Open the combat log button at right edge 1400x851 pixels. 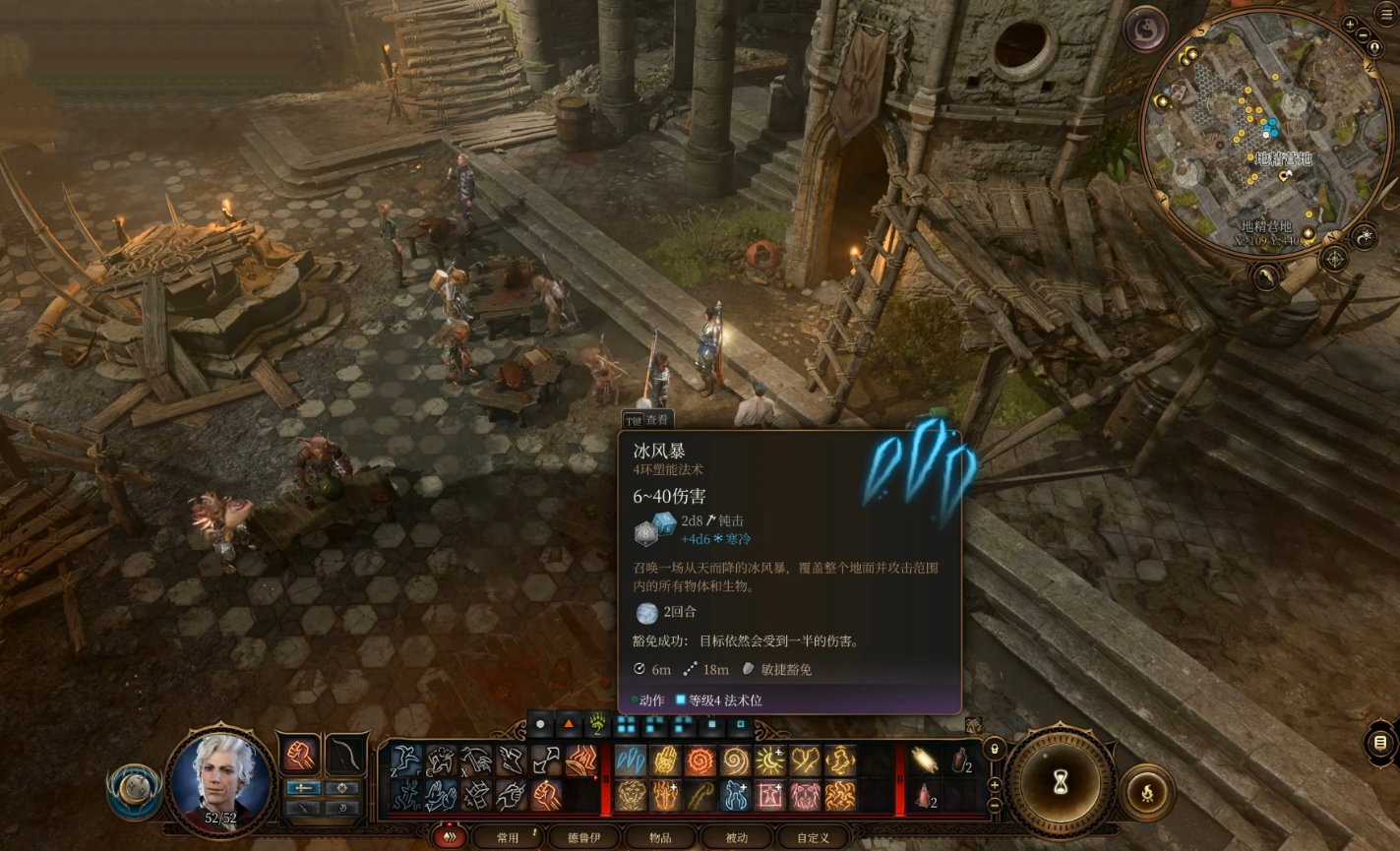1379,742
